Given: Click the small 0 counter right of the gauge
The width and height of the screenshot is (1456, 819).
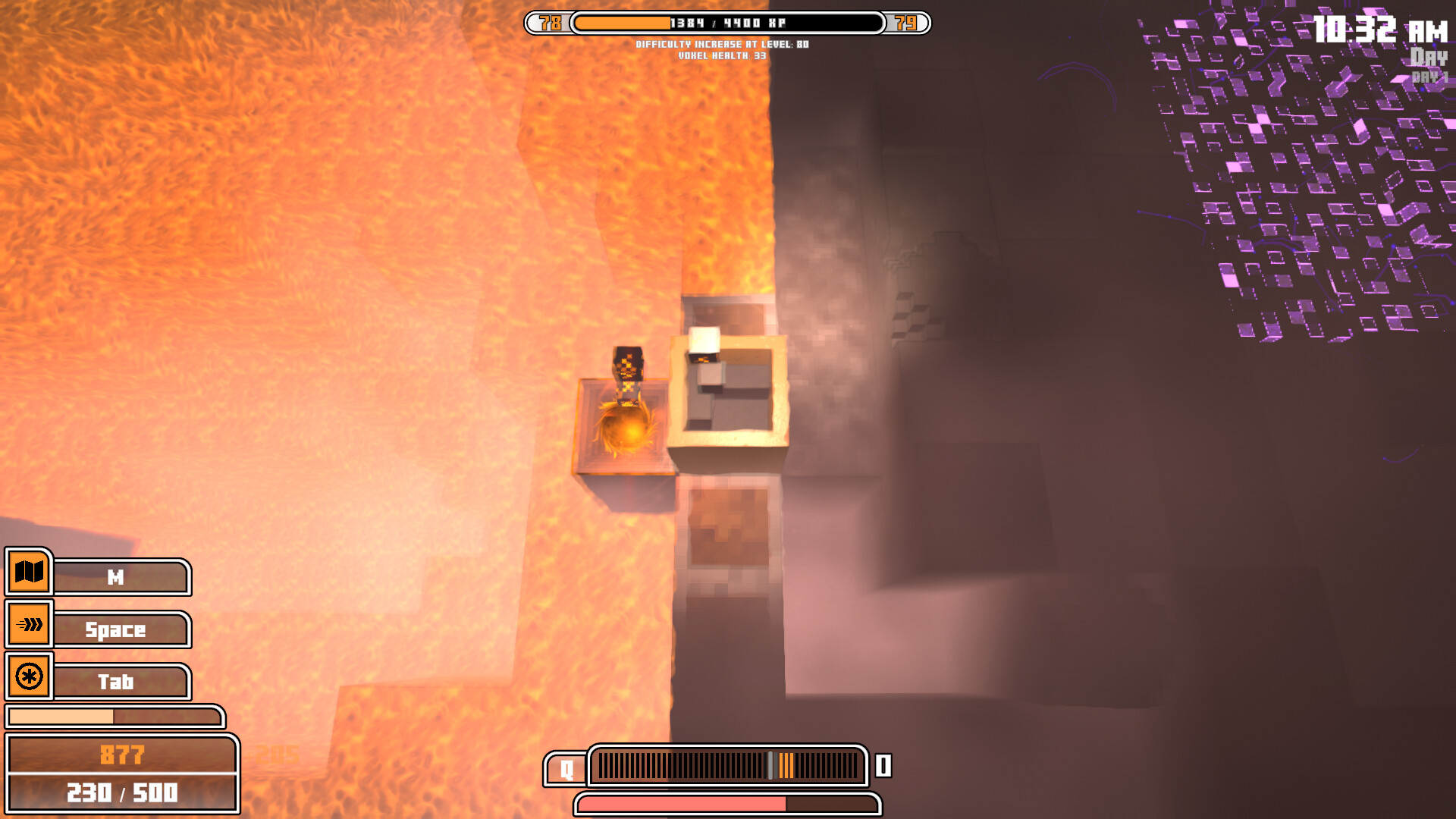Looking at the screenshot, I should tap(882, 767).
